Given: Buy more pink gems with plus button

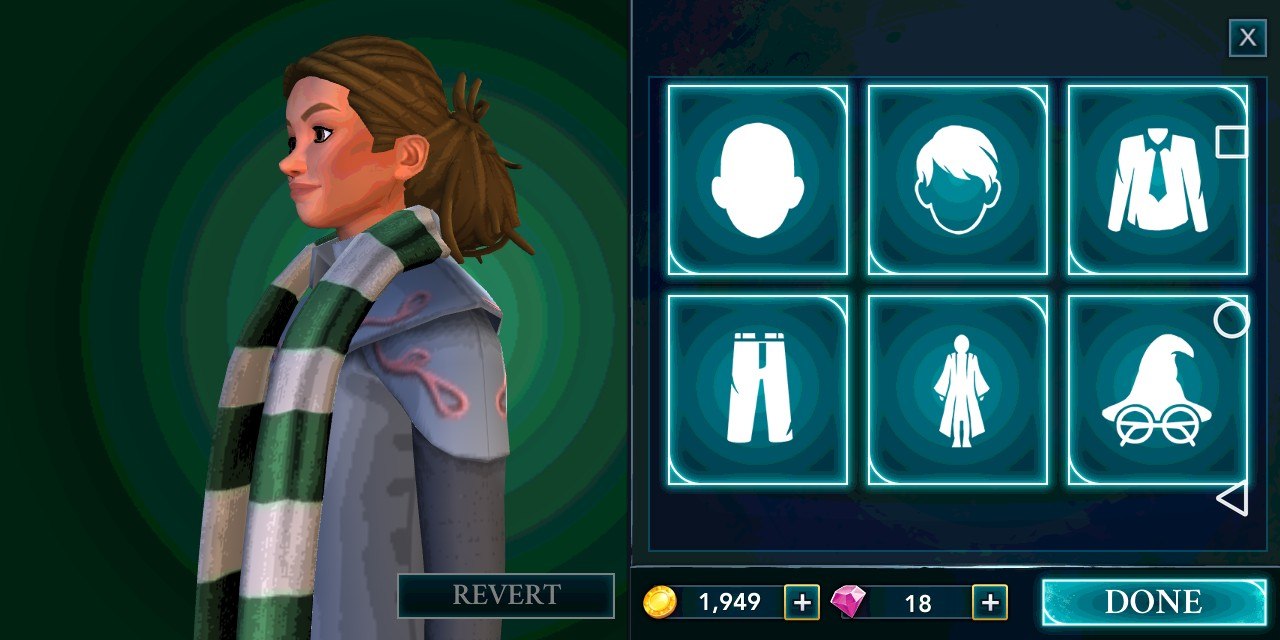Looking at the screenshot, I should [989, 602].
